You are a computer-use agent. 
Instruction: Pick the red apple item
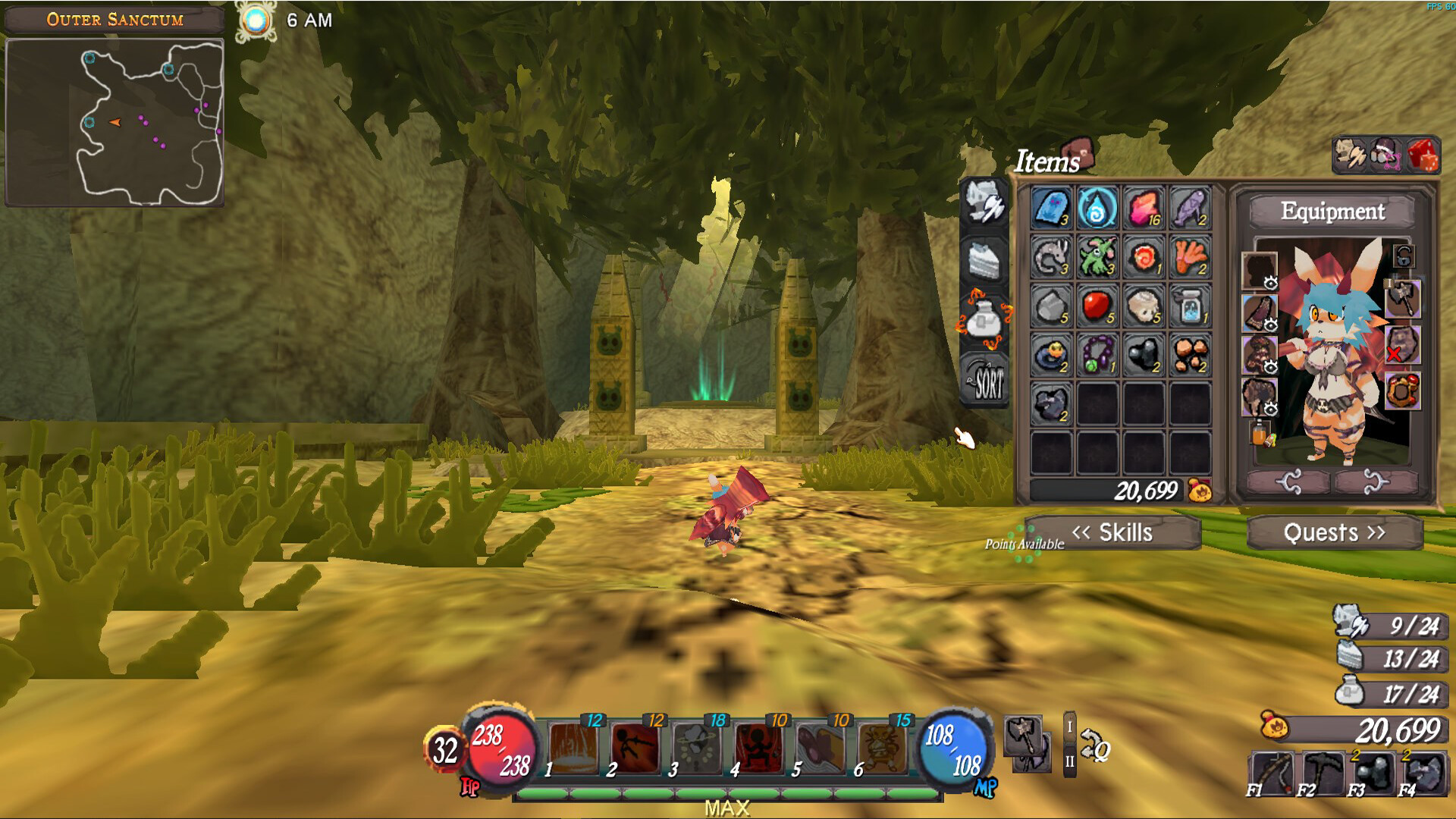coord(1097,306)
